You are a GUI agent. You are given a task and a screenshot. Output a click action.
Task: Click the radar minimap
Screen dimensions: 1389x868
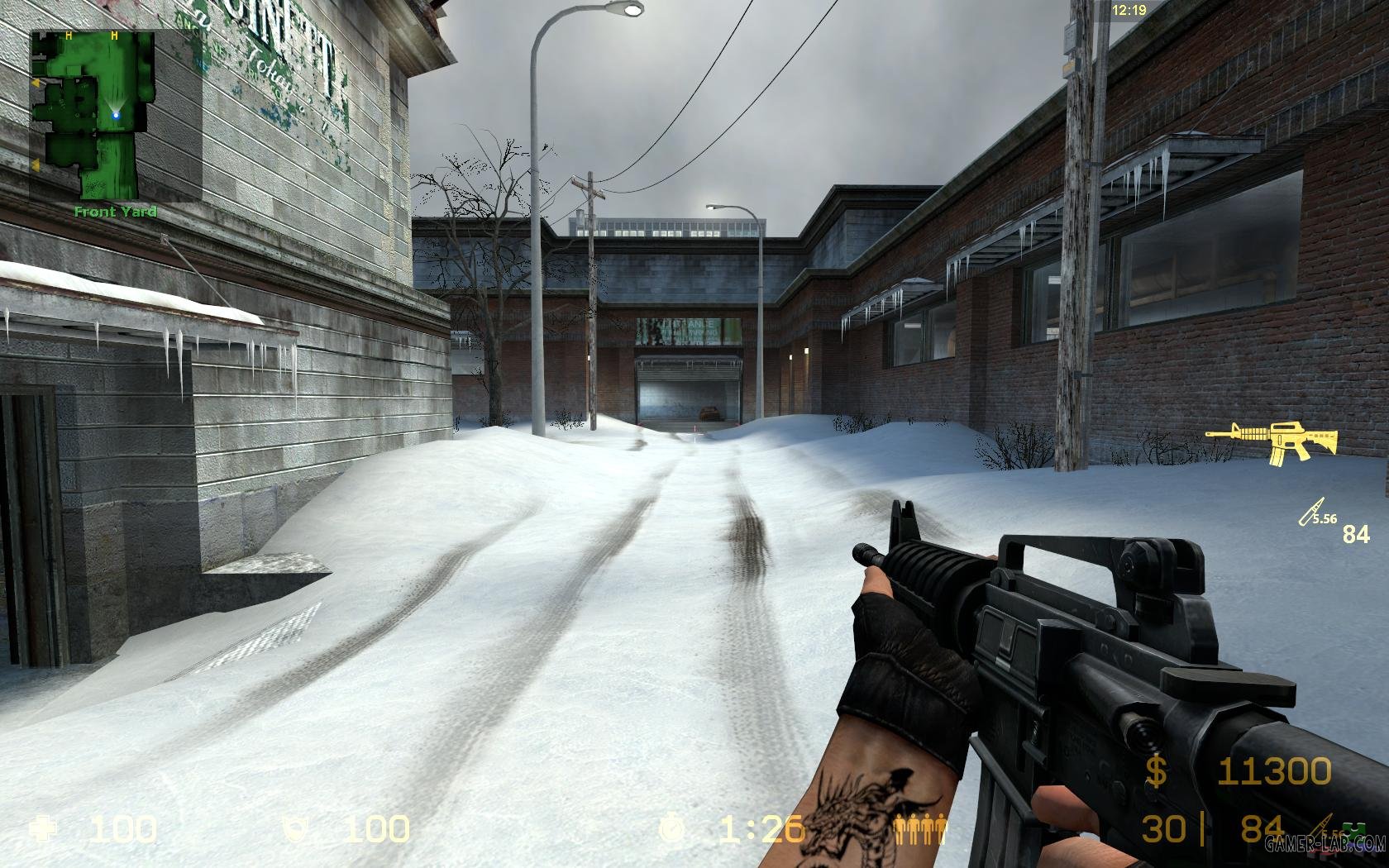[x=116, y=115]
